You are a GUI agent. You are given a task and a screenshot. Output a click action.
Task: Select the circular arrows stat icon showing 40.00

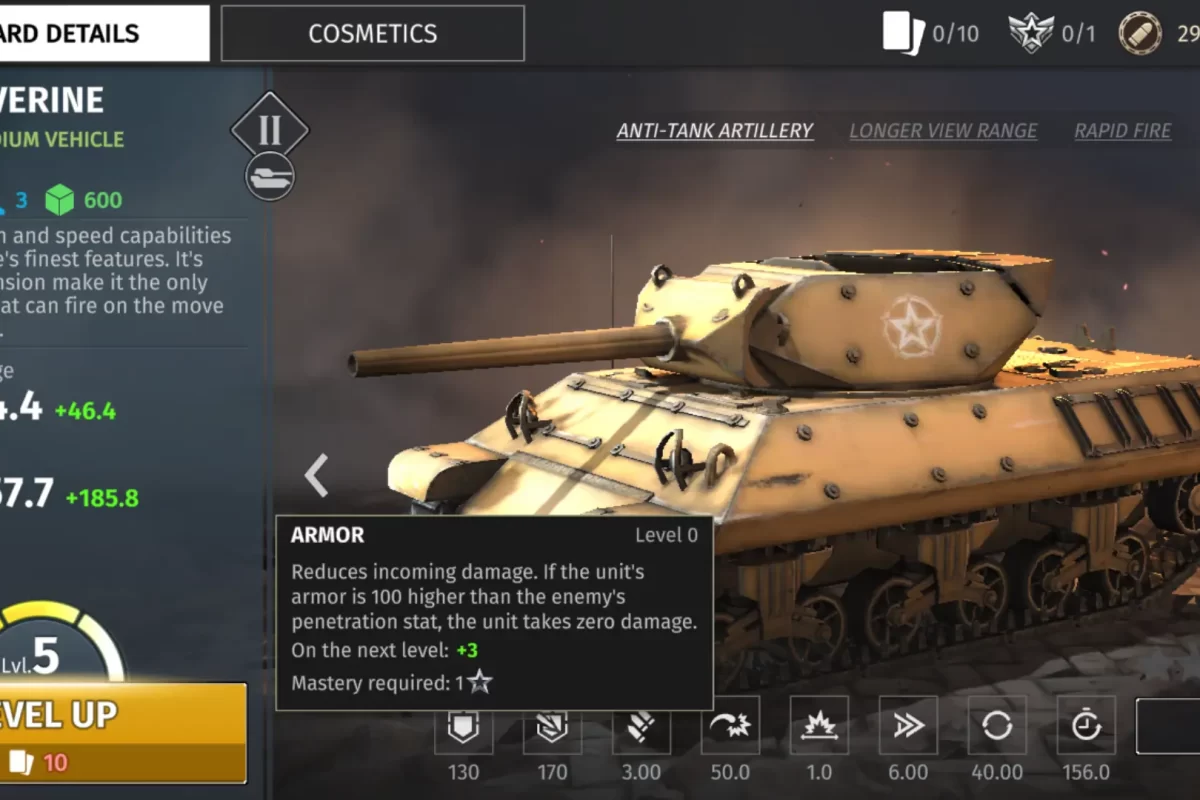(x=997, y=726)
